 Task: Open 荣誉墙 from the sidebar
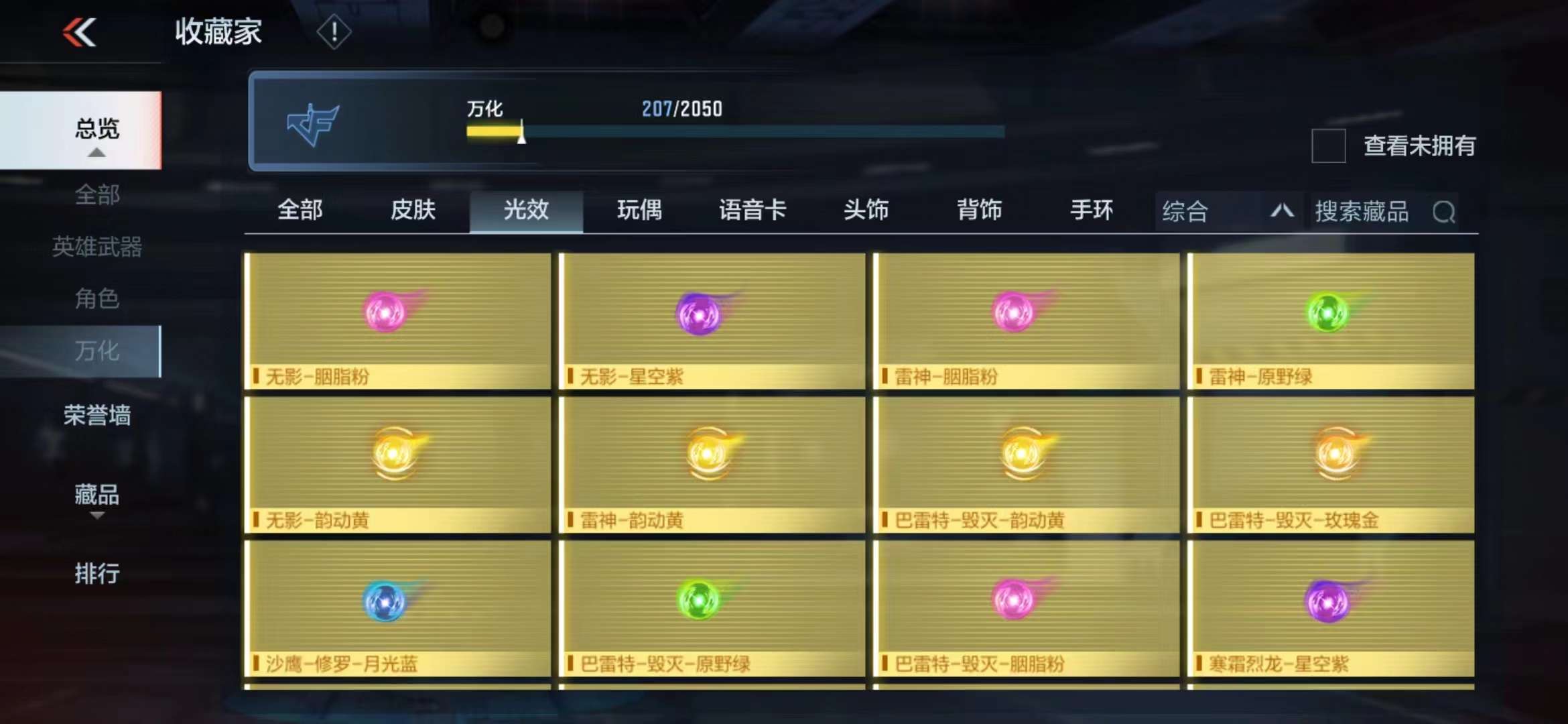coord(96,416)
